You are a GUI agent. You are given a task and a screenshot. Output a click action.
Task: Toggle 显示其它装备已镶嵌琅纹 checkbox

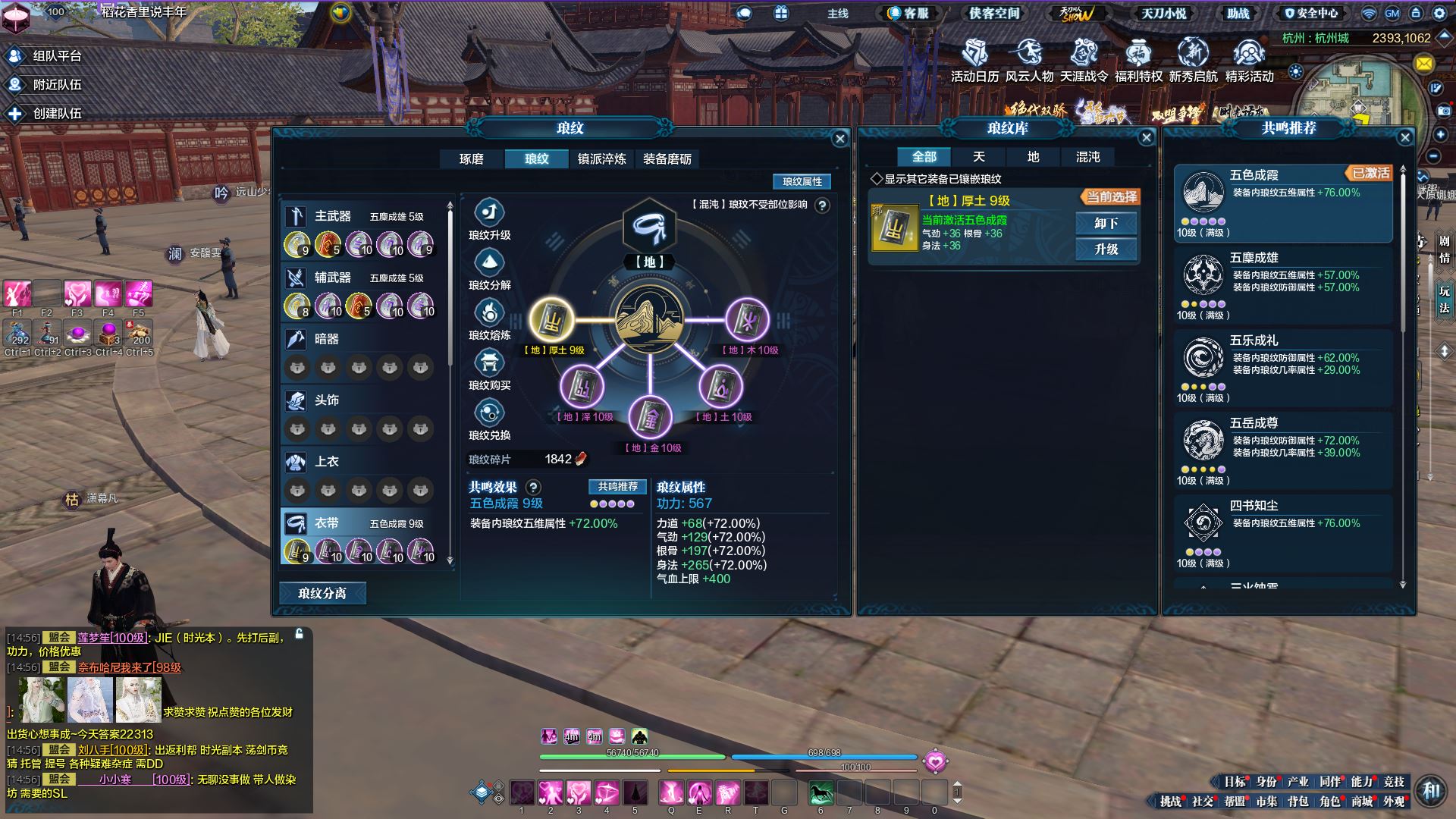click(x=877, y=179)
